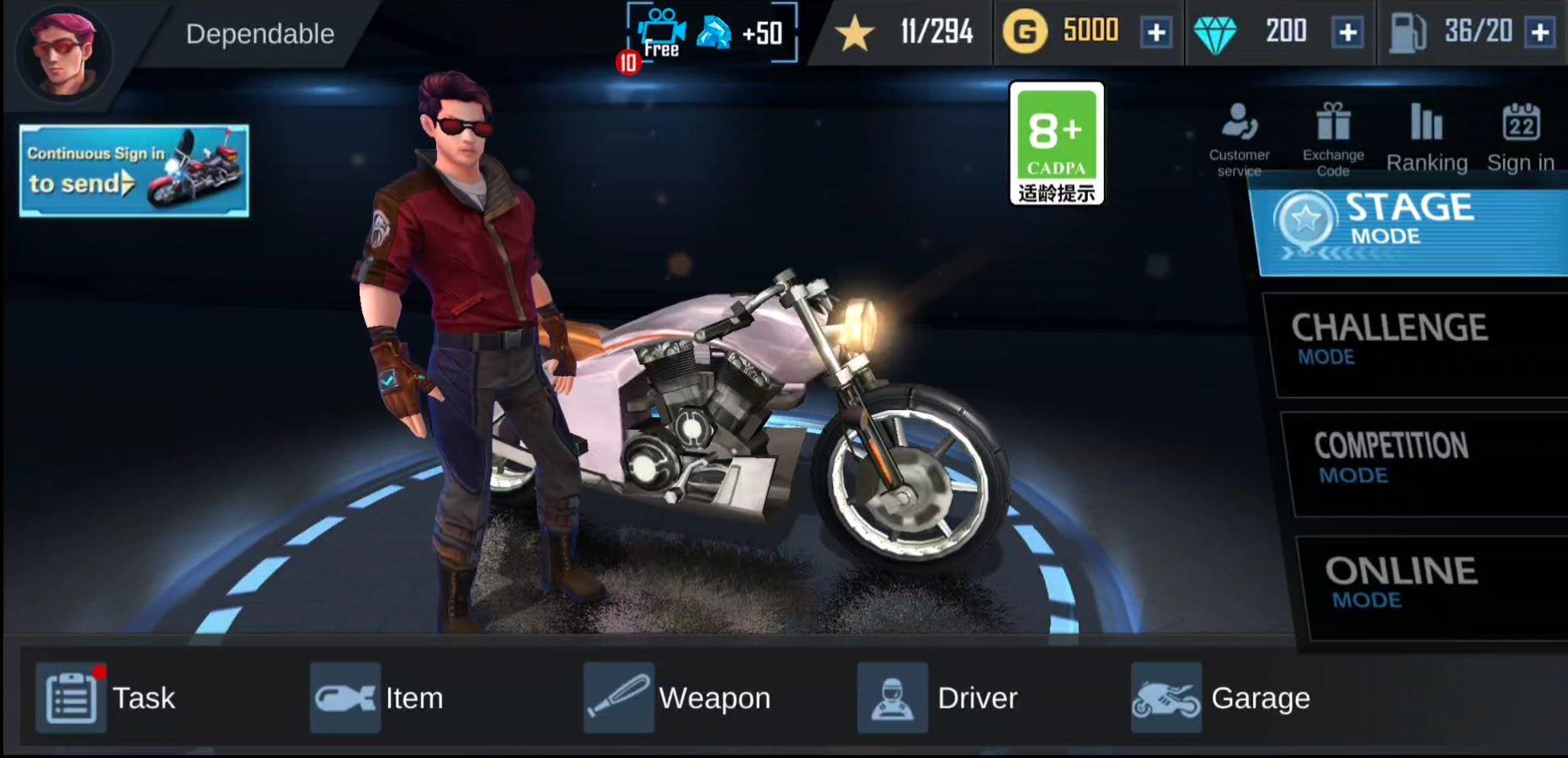1568x758 pixels.
Task: Open Customer service
Action: [x=1238, y=135]
